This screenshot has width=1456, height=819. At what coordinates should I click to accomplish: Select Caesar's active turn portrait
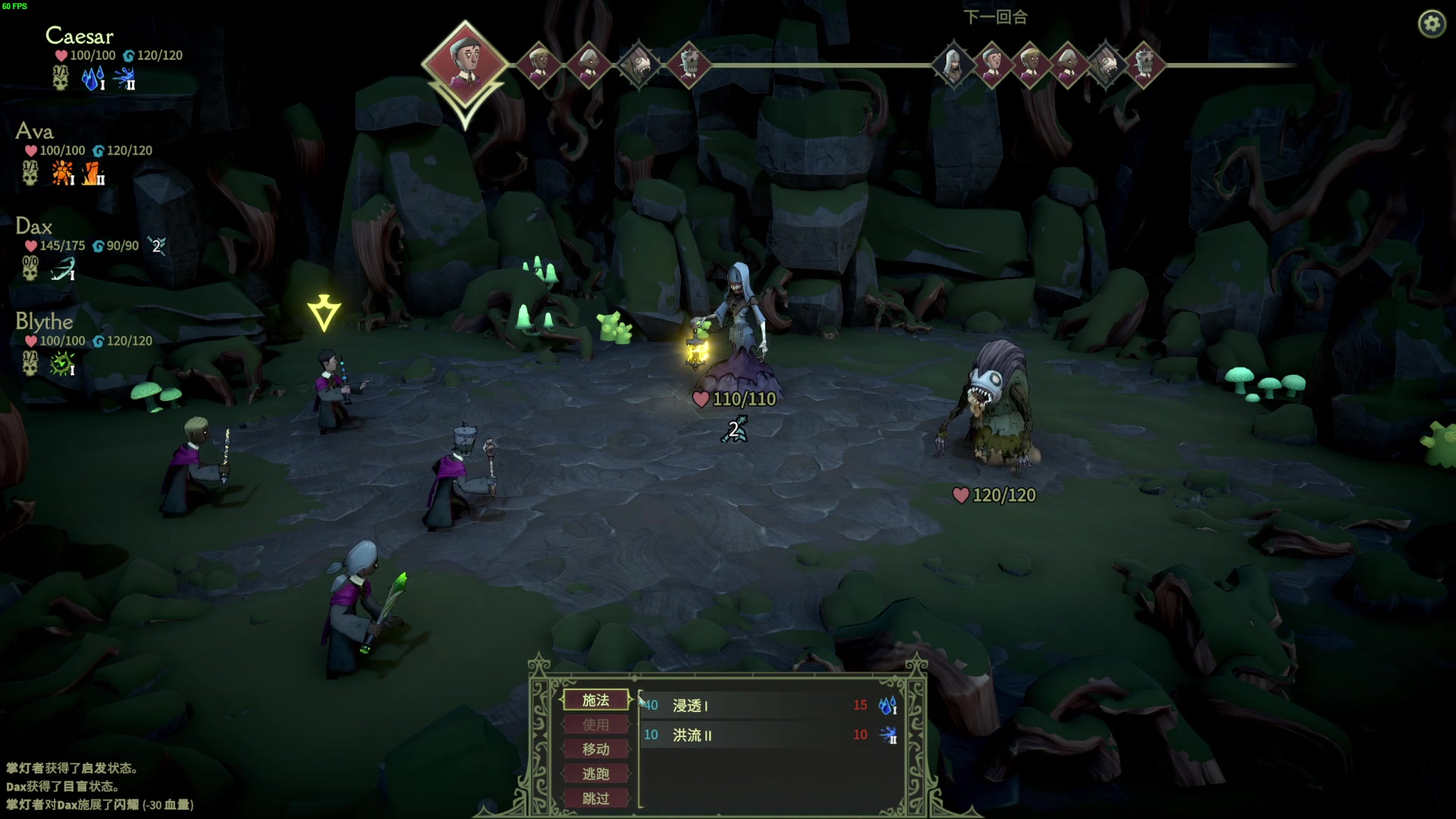pos(464,61)
